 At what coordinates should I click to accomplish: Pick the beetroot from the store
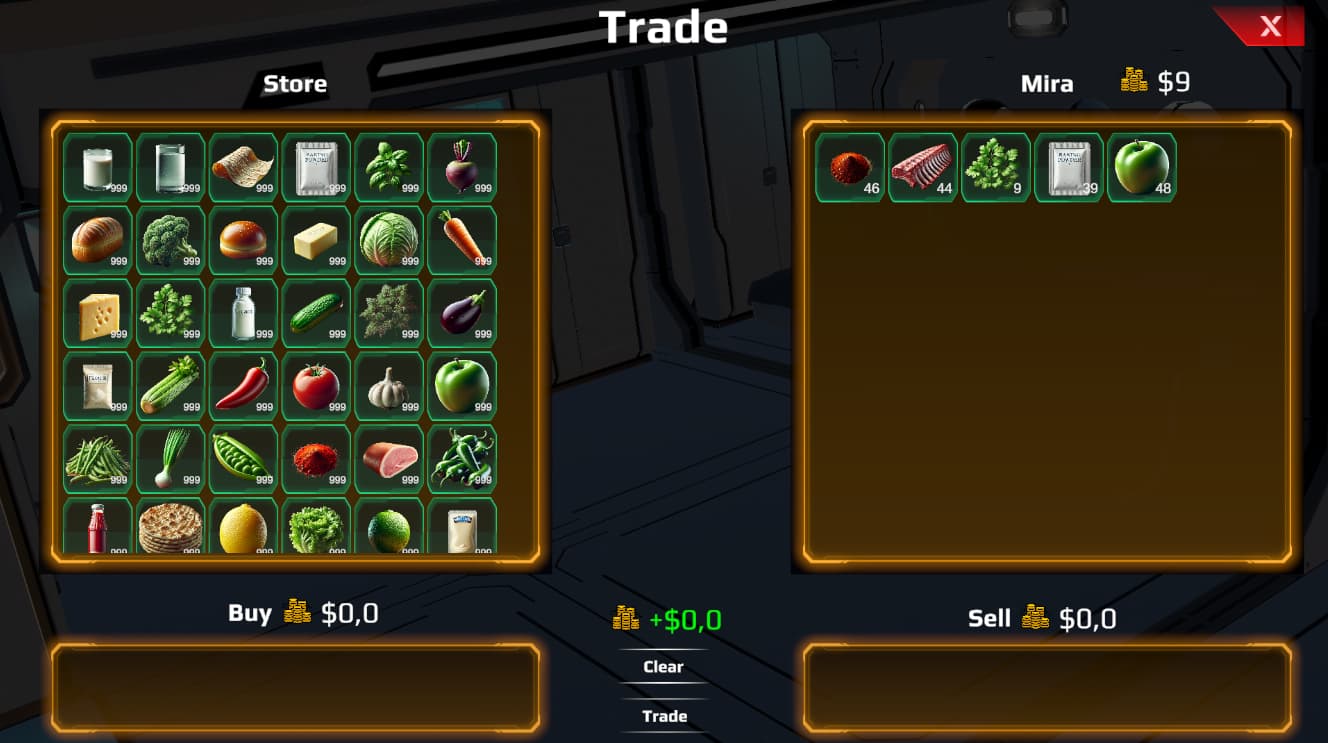462,168
